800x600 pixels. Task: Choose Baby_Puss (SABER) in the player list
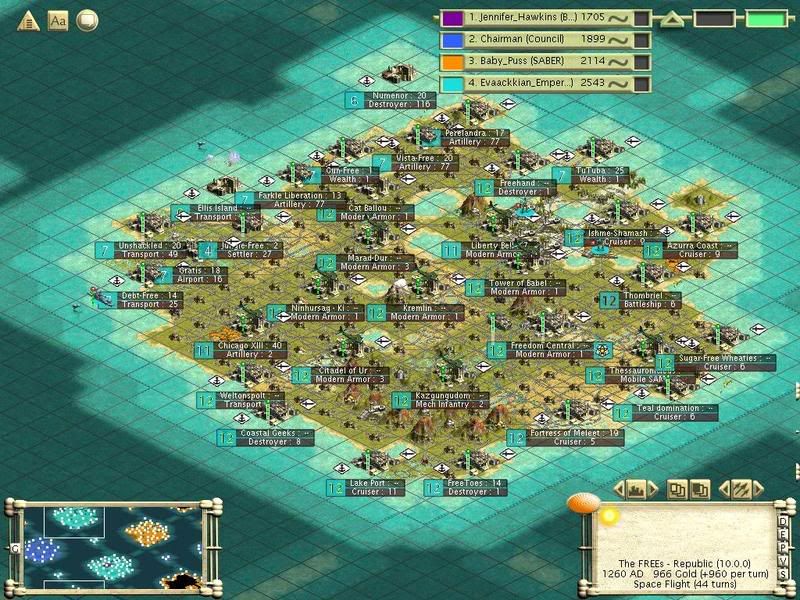pyautogui.click(x=535, y=61)
